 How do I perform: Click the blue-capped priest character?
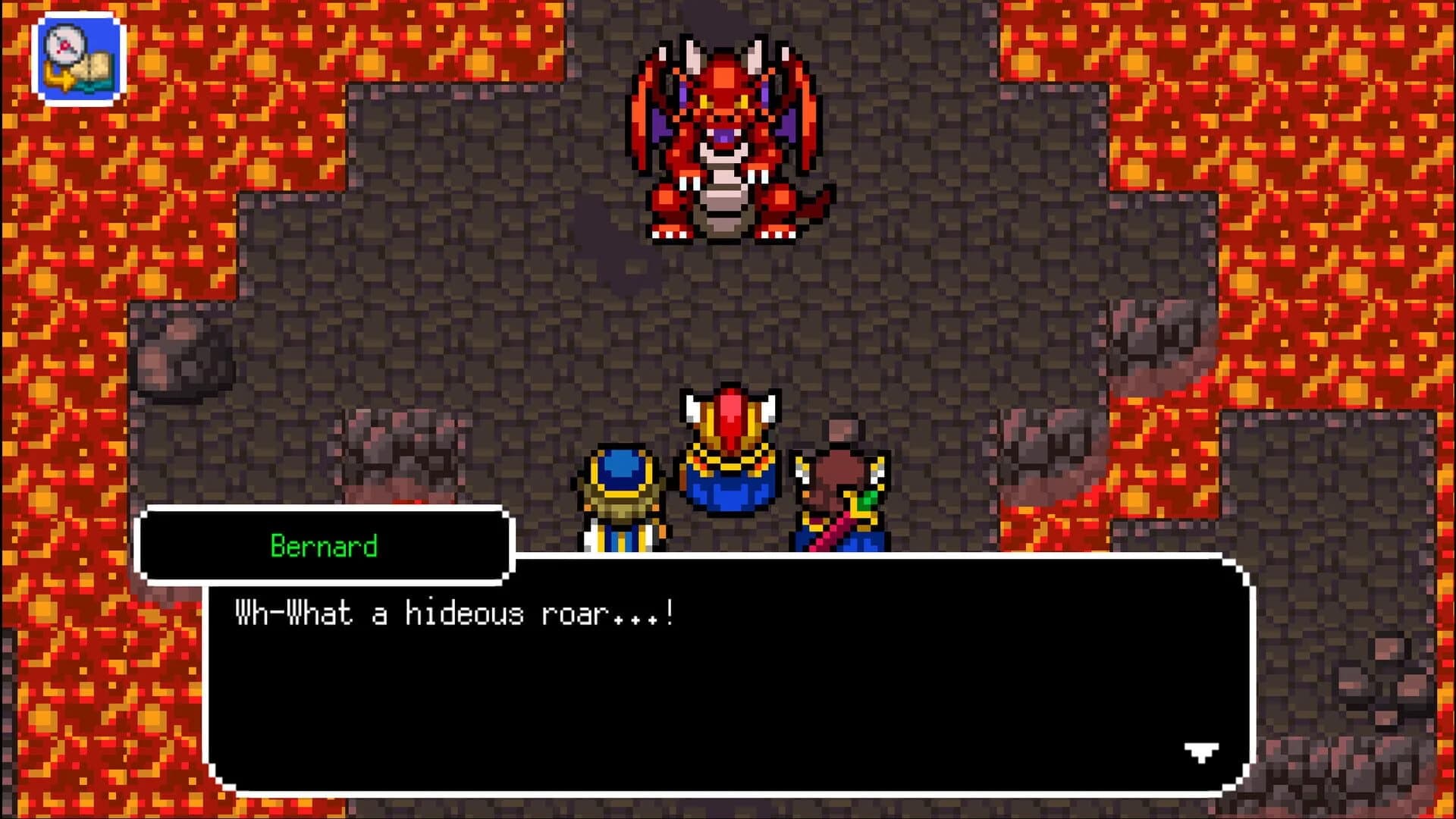tap(622, 493)
